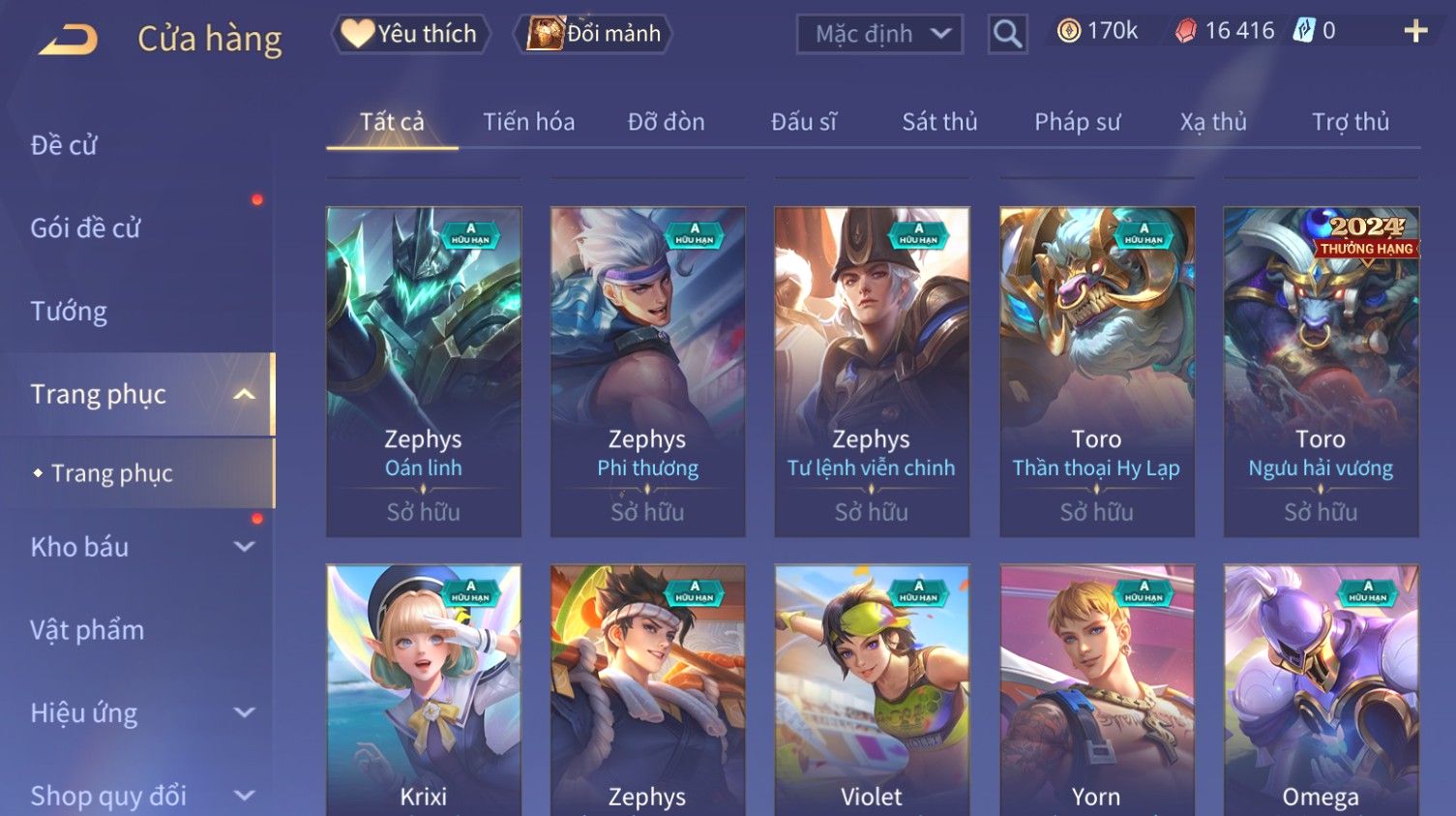Expand the Mặc định sort dropdown
The image size is (1456, 816).
coord(879,34)
